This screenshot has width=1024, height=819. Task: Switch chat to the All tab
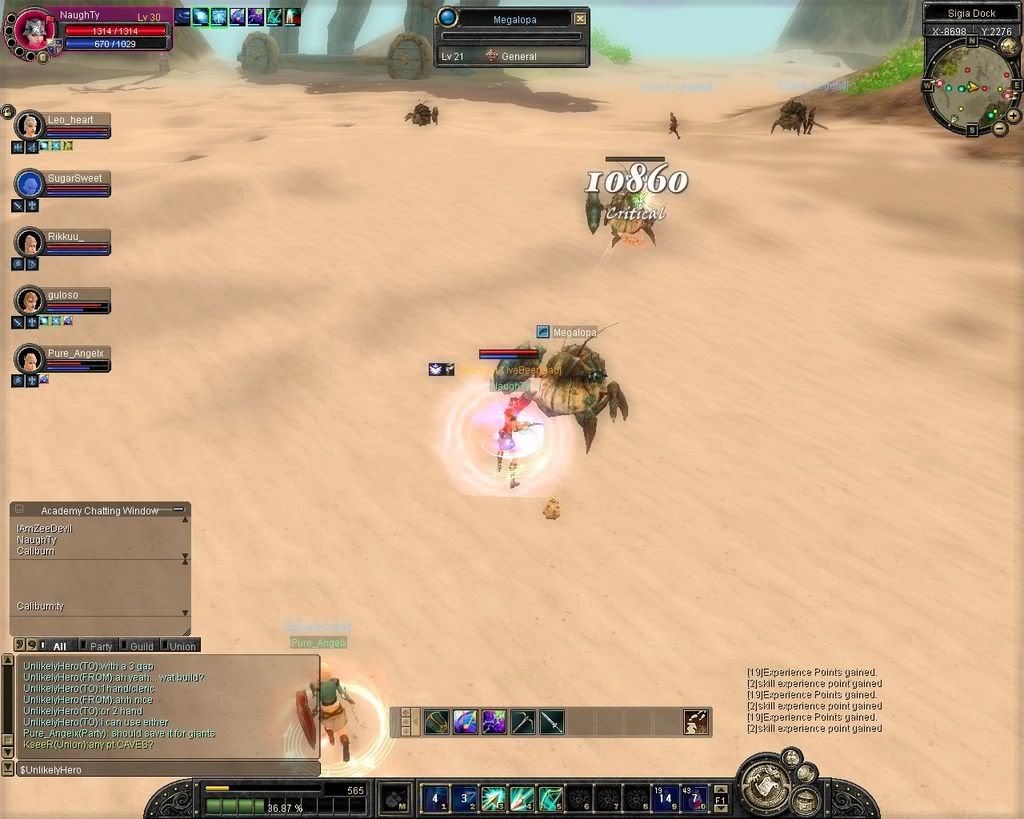tap(59, 646)
